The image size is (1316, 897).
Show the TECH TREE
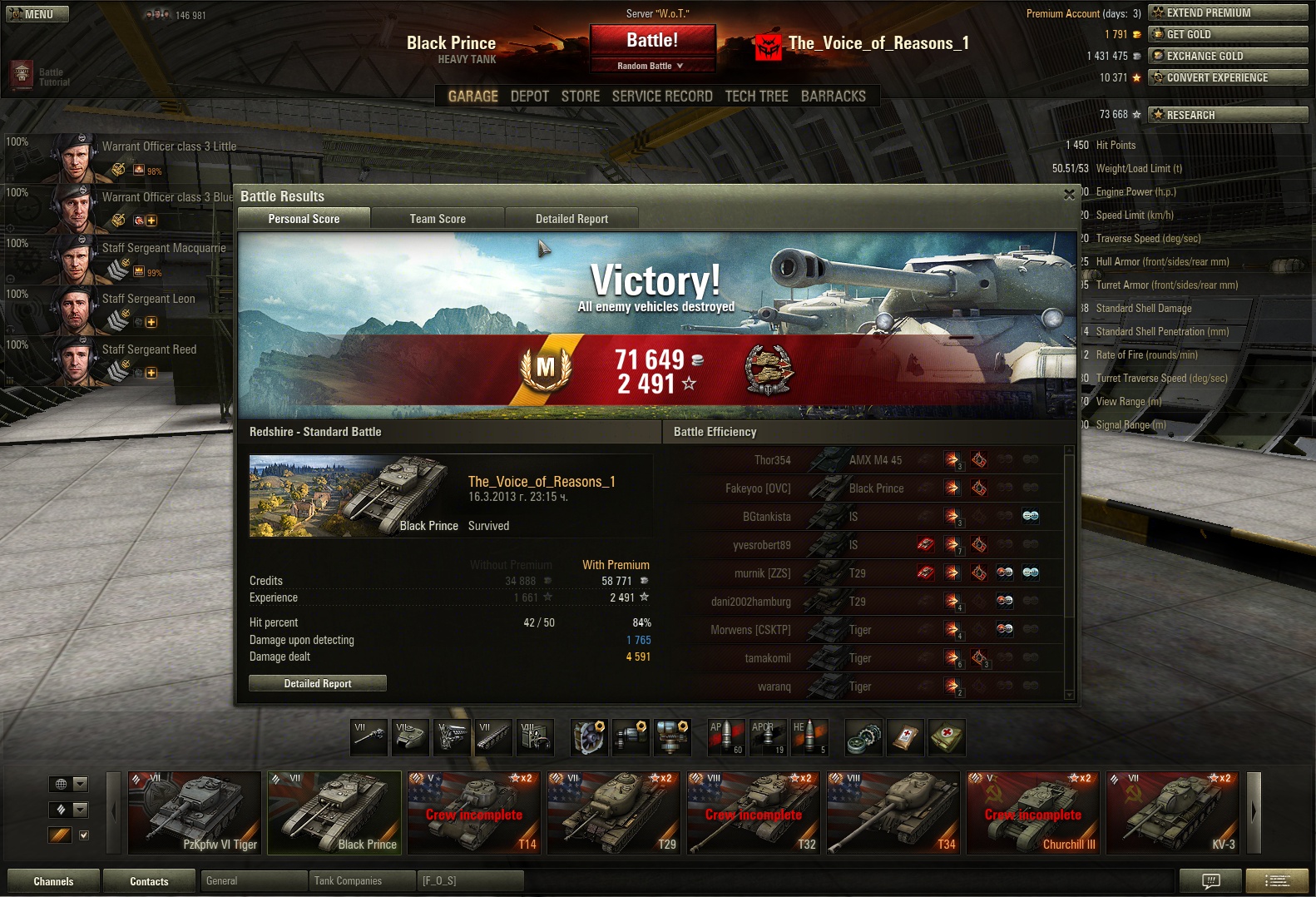click(756, 97)
